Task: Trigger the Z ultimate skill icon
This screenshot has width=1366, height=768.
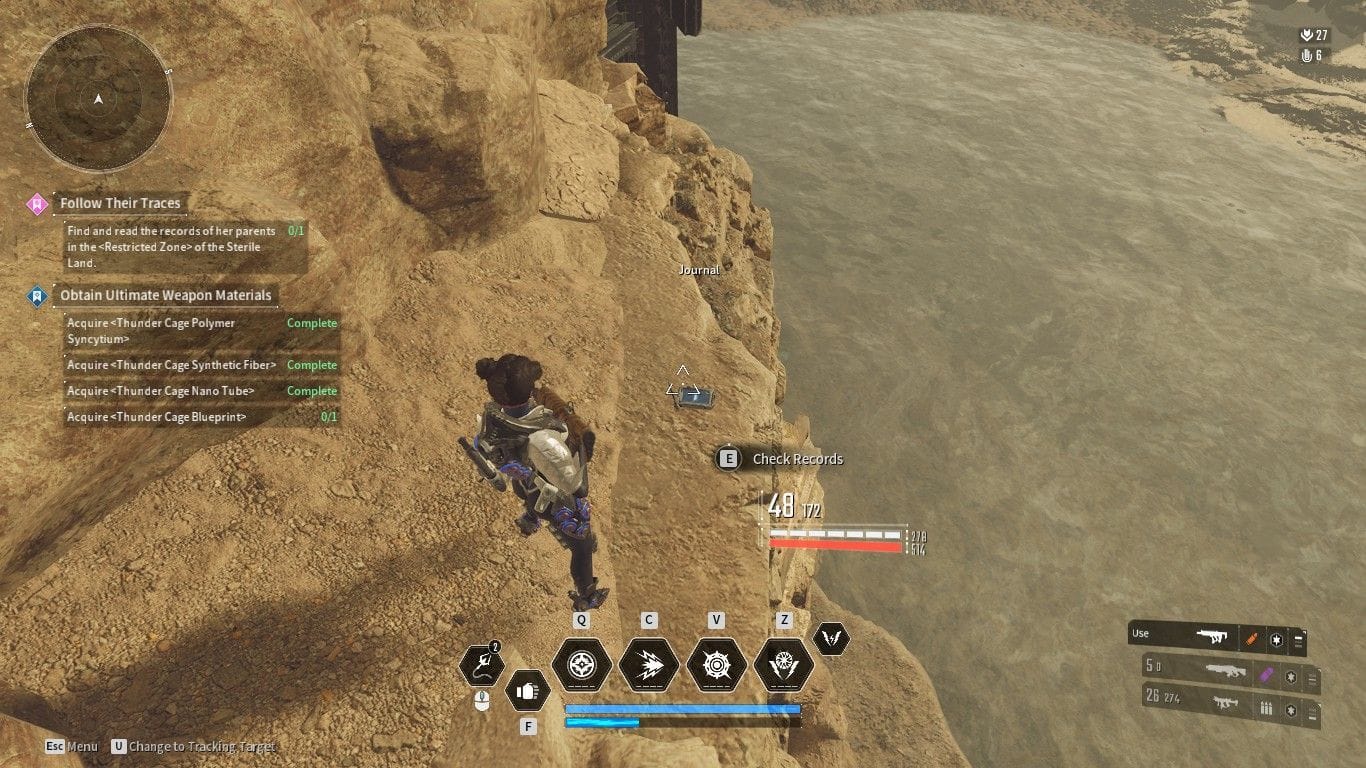Action: click(x=784, y=665)
